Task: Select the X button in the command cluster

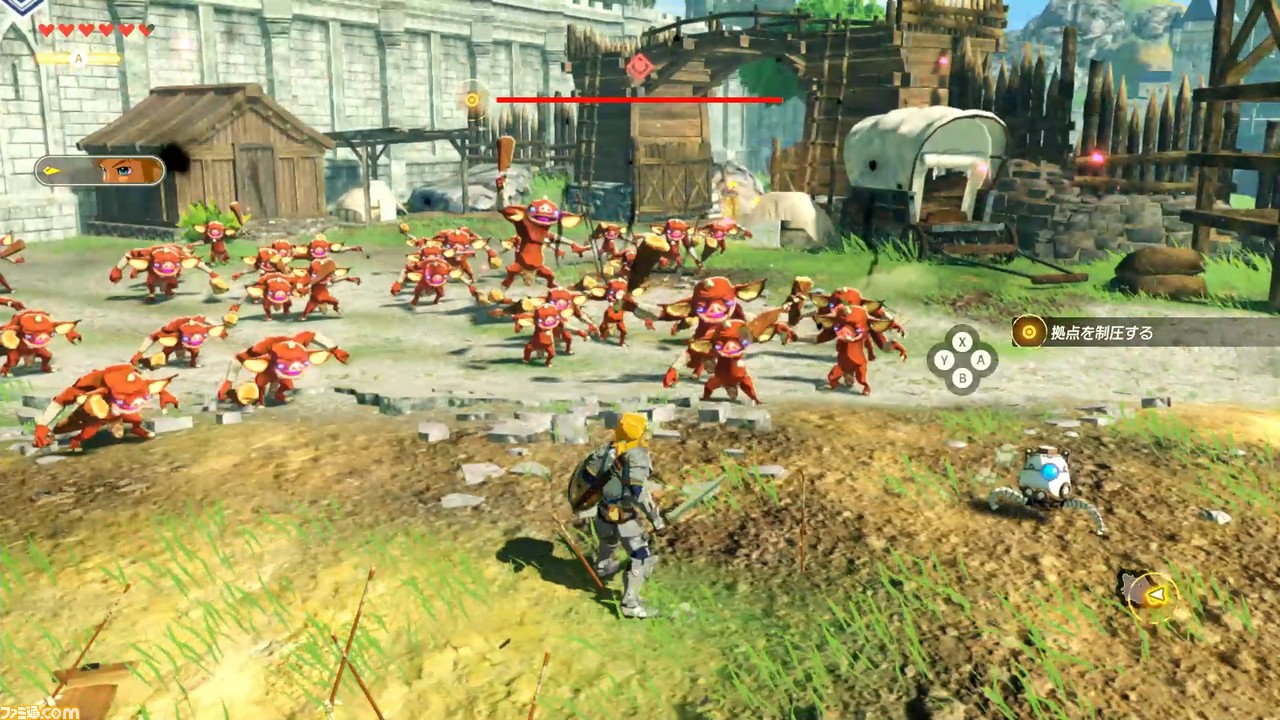Action: [962, 342]
